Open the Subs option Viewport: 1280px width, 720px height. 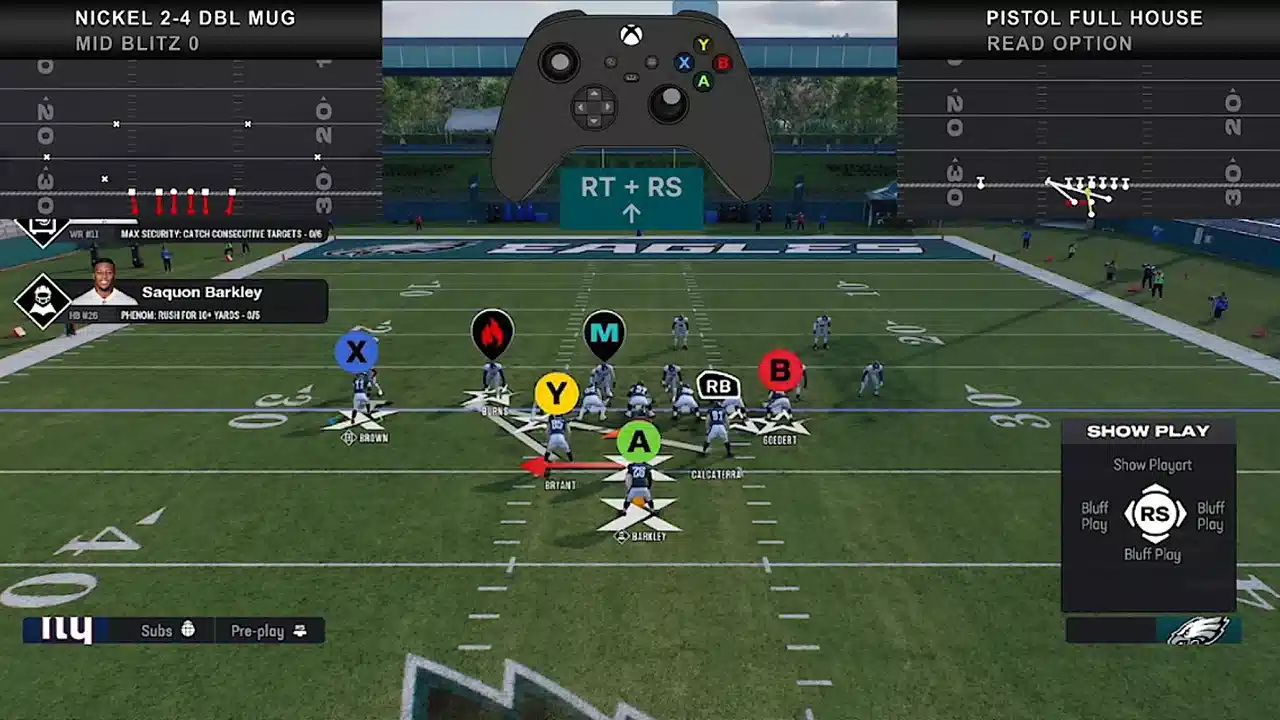pos(167,631)
